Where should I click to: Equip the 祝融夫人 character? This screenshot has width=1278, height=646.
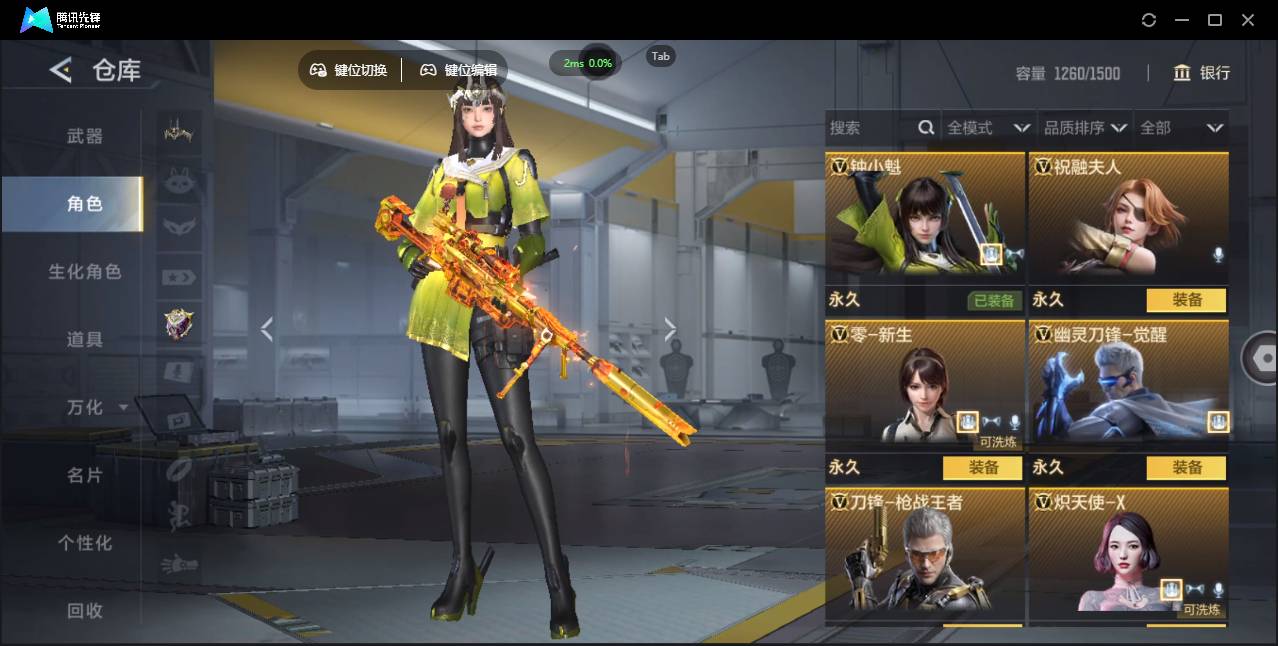[1186, 300]
